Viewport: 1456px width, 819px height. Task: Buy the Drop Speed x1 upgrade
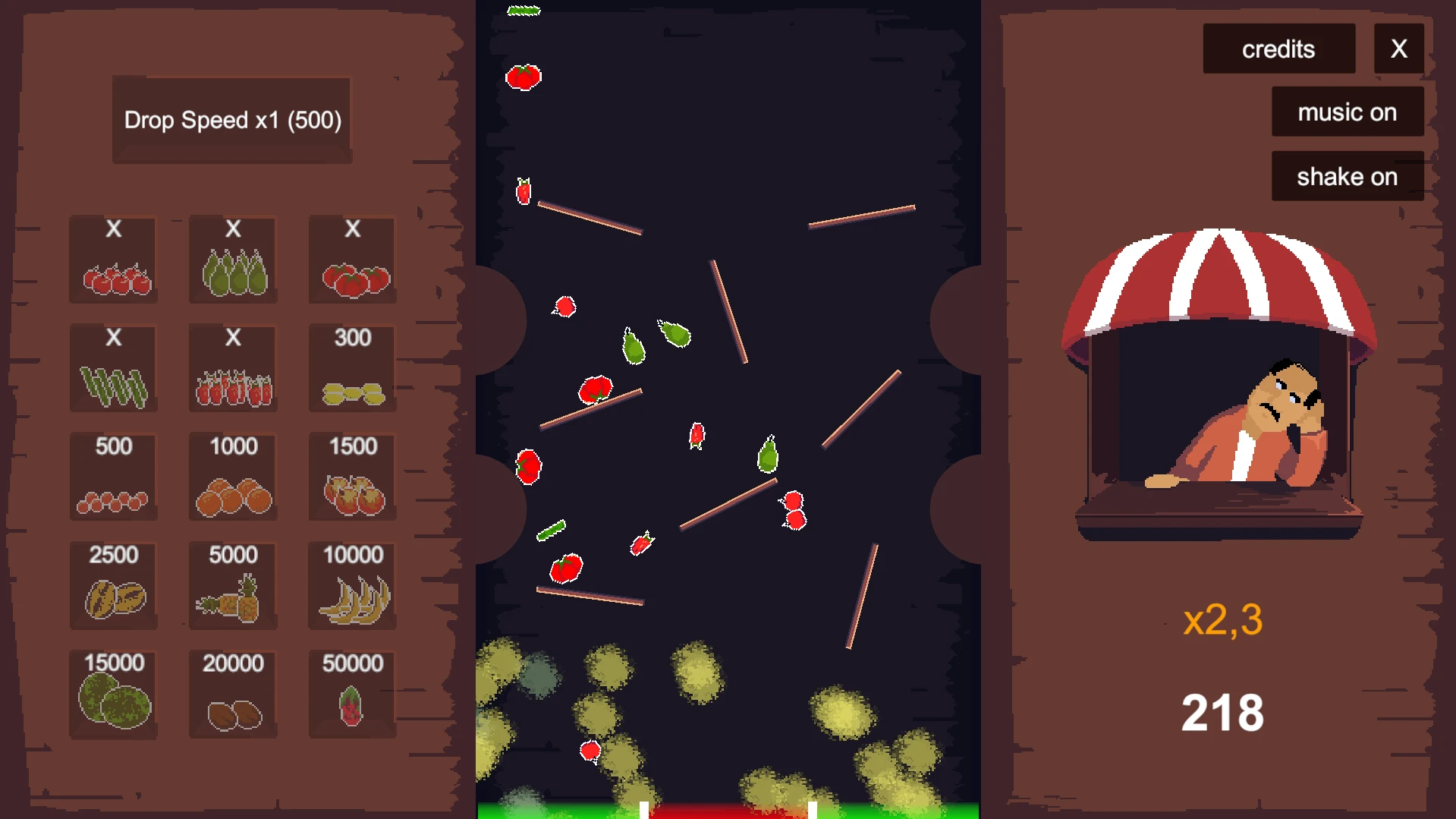(232, 120)
